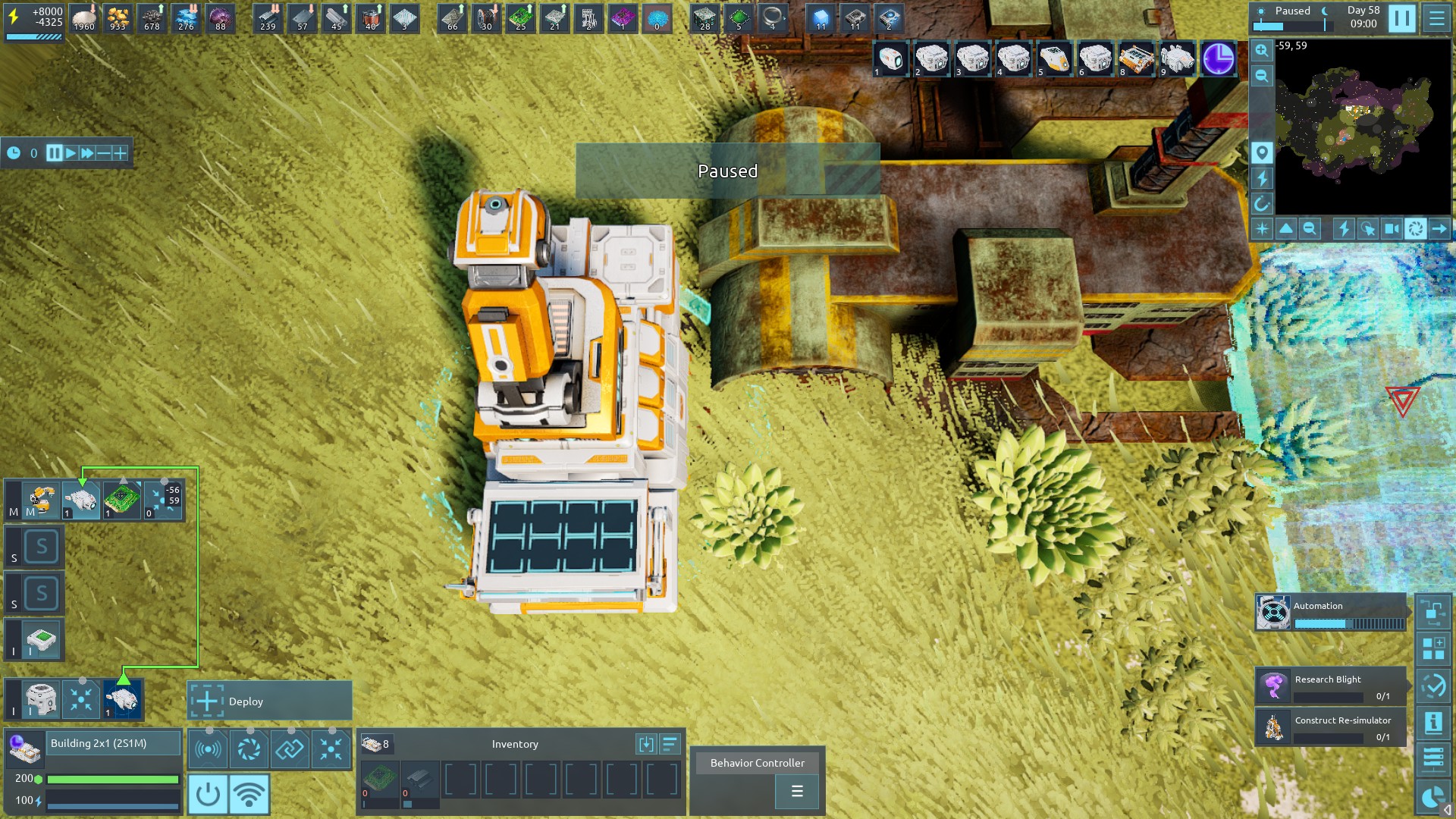The height and width of the screenshot is (819, 1456).
Task: Open the Research Blight objective
Action: (x=1332, y=686)
